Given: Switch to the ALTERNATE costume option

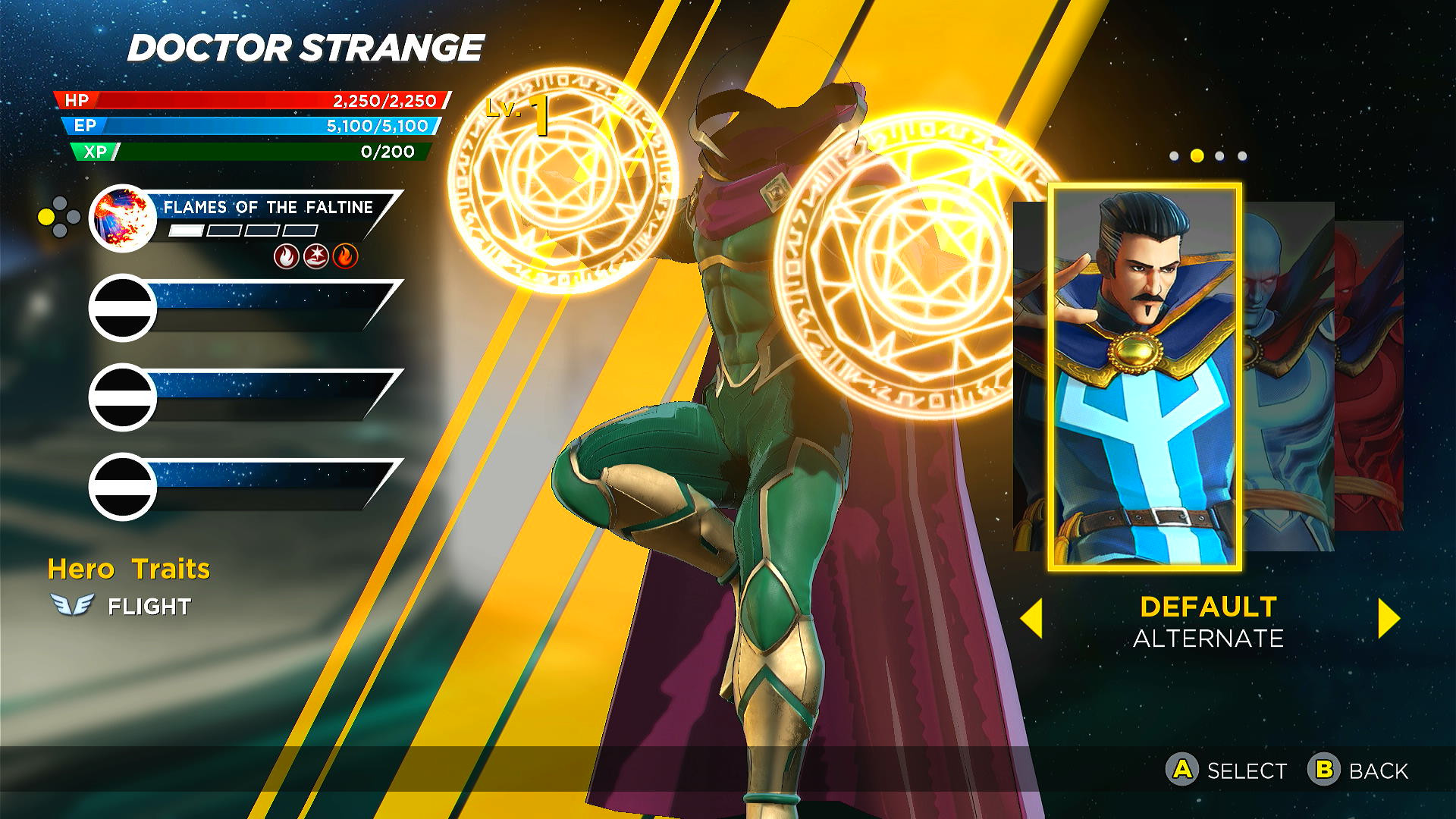Looking at the screenshot, I should [1209, 639].
